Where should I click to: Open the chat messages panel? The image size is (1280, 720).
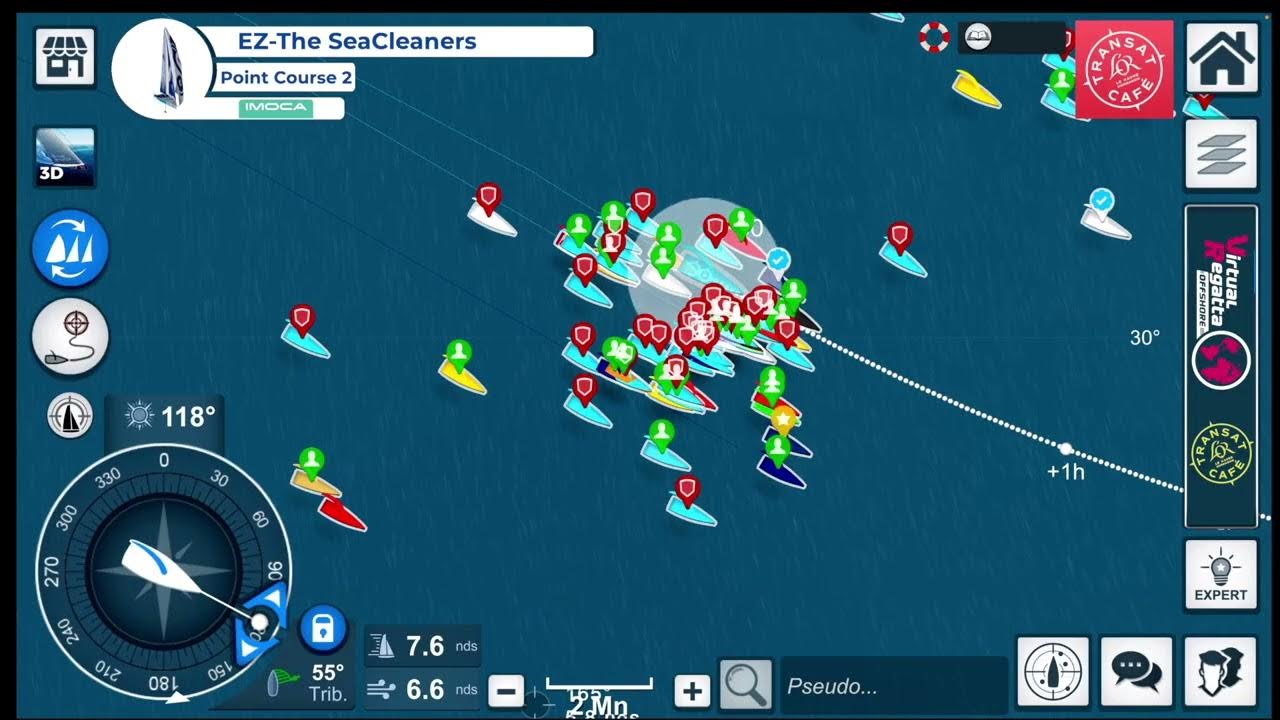point(1134,672)
